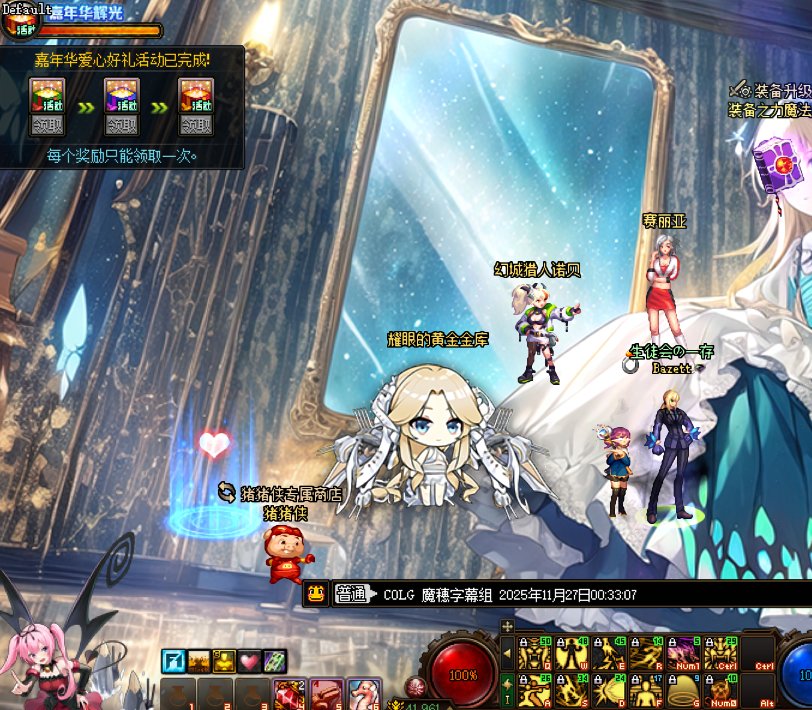The height and width of the screenshot is (710, 812).
Task: Switch the 普通 chat channel selector
Action: pyautogui.click(x=354, y=594)
